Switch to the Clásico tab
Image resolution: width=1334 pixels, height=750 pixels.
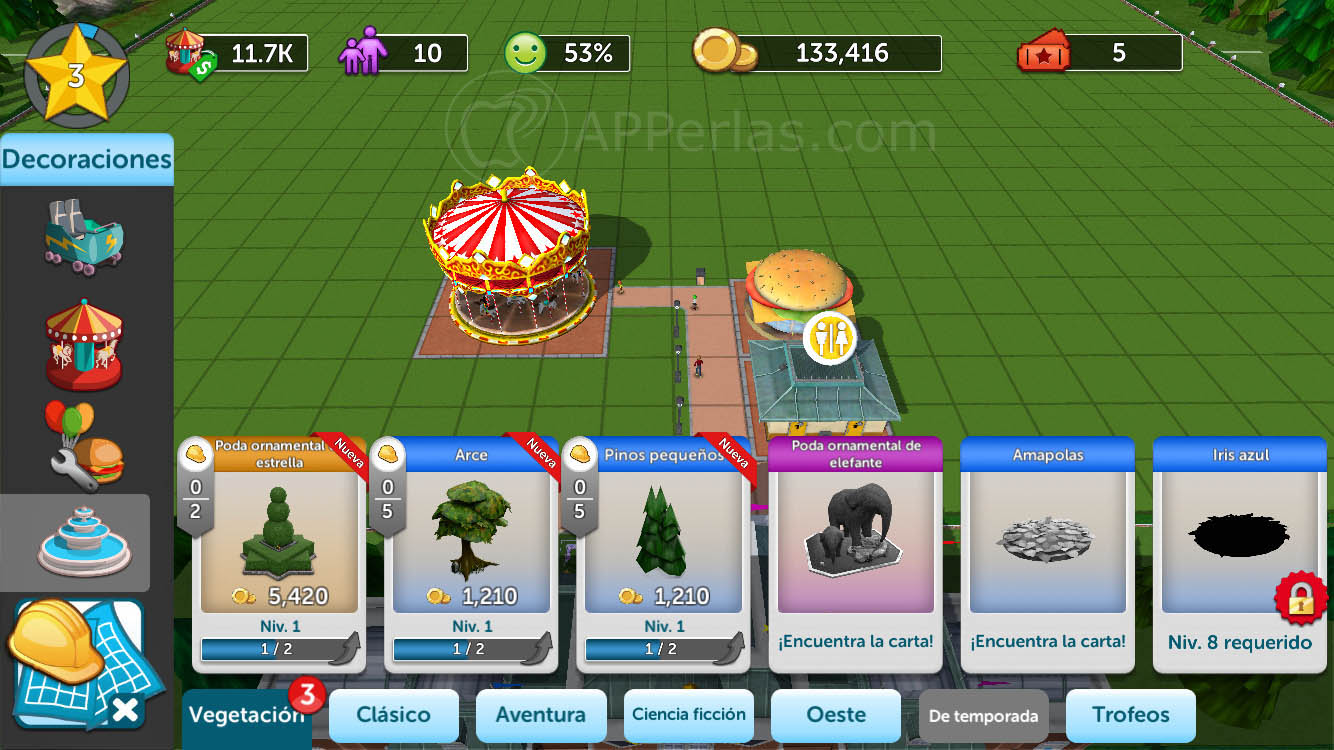393,715
